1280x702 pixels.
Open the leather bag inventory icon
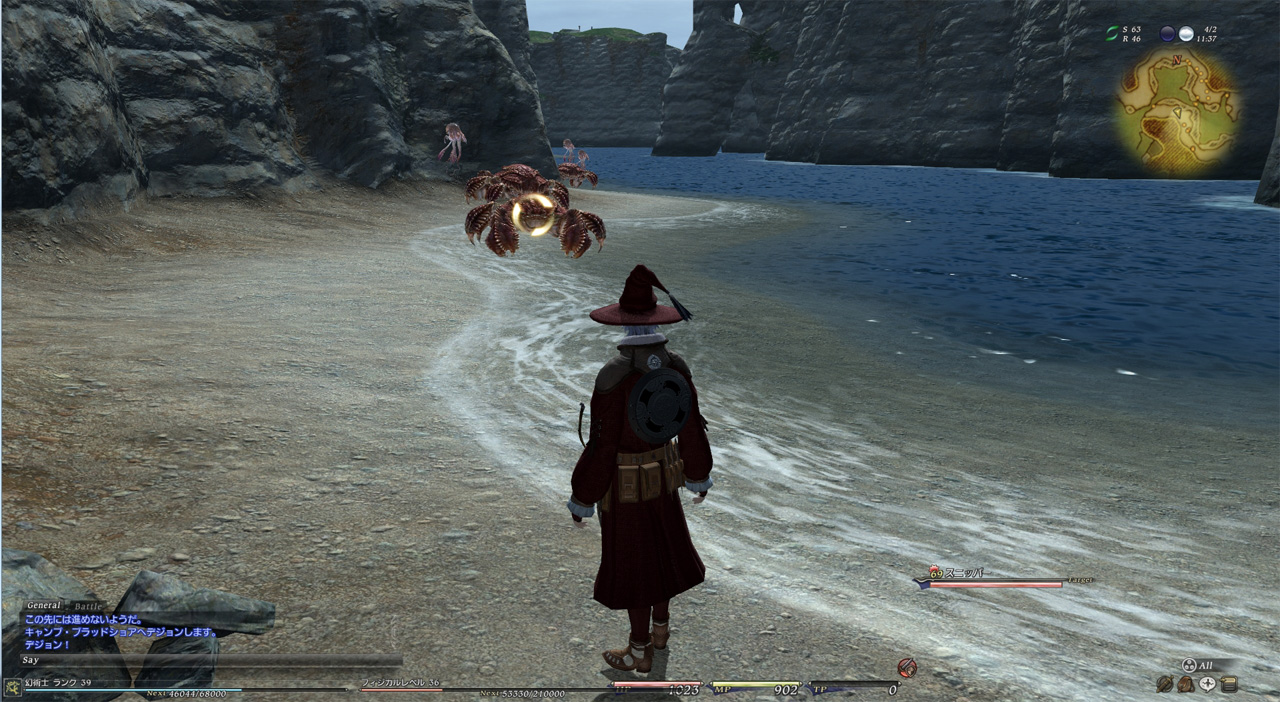pyautogui.click(x=1186, y=684)
